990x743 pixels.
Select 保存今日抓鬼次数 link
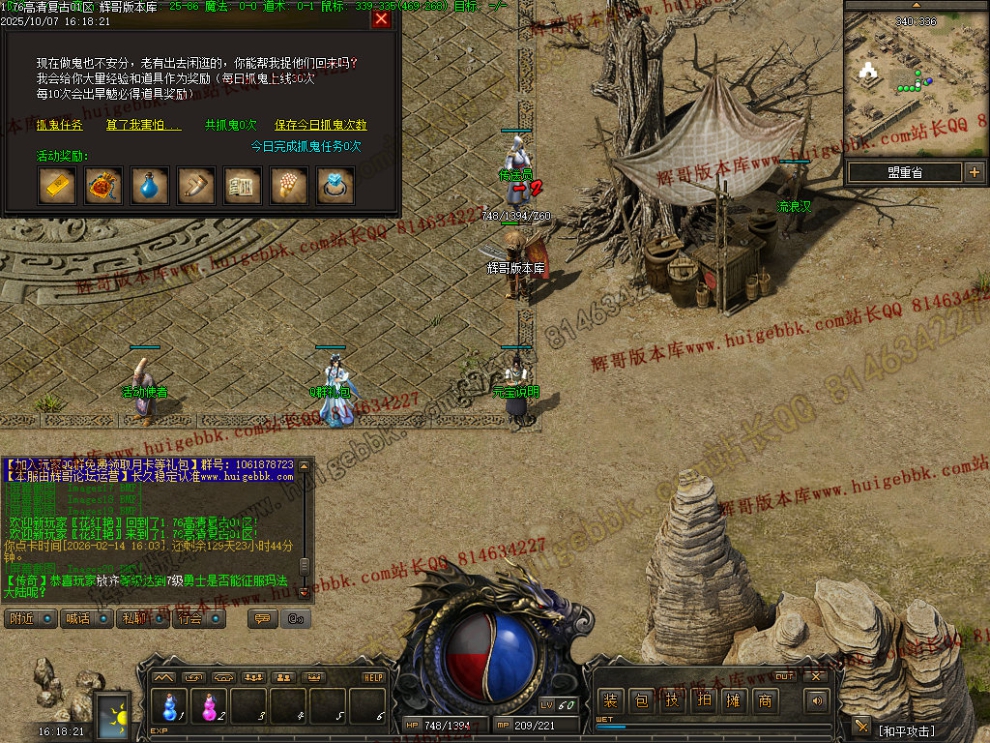[x=321, y=126]
